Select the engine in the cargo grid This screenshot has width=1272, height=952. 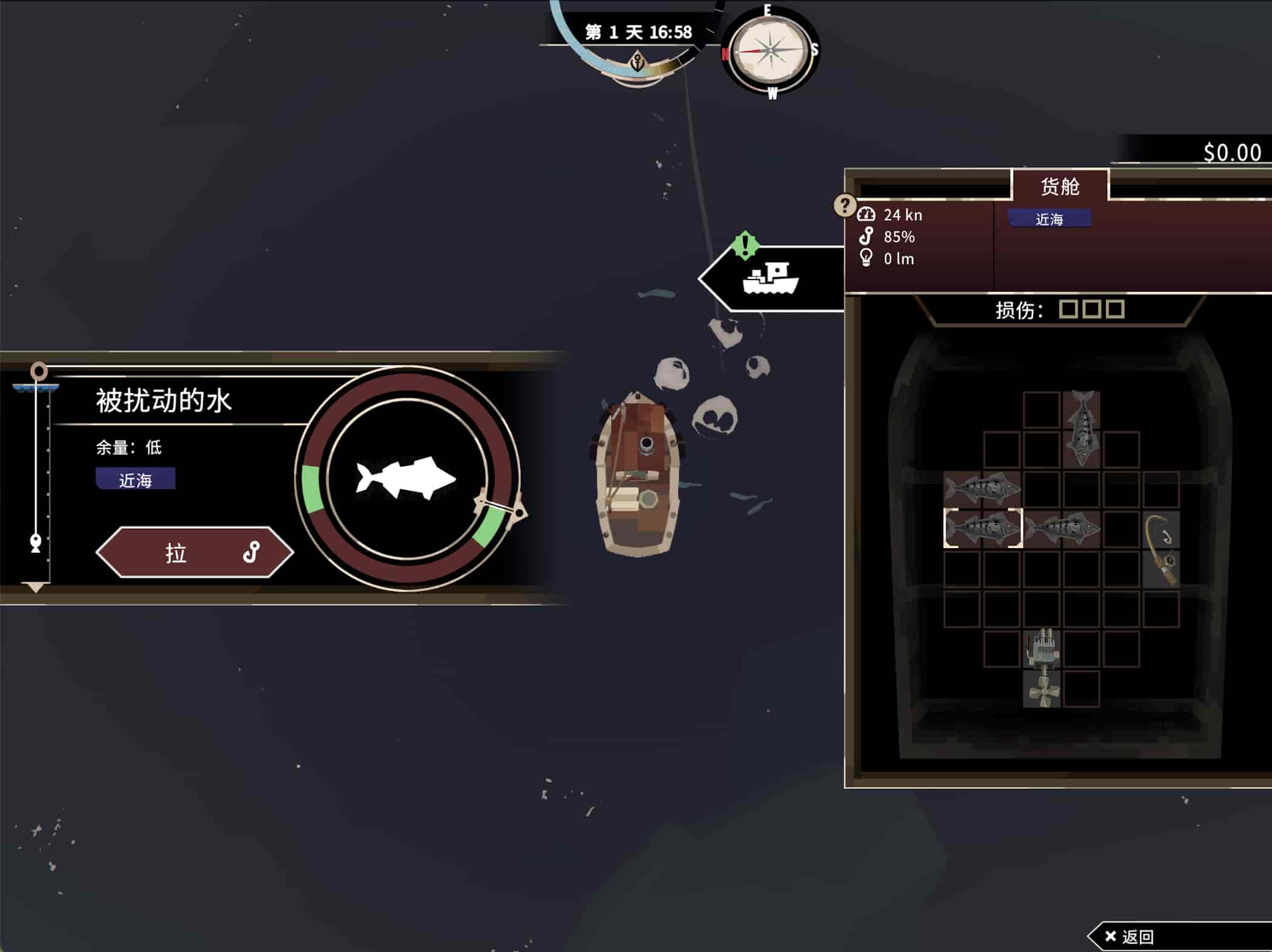1042,648
